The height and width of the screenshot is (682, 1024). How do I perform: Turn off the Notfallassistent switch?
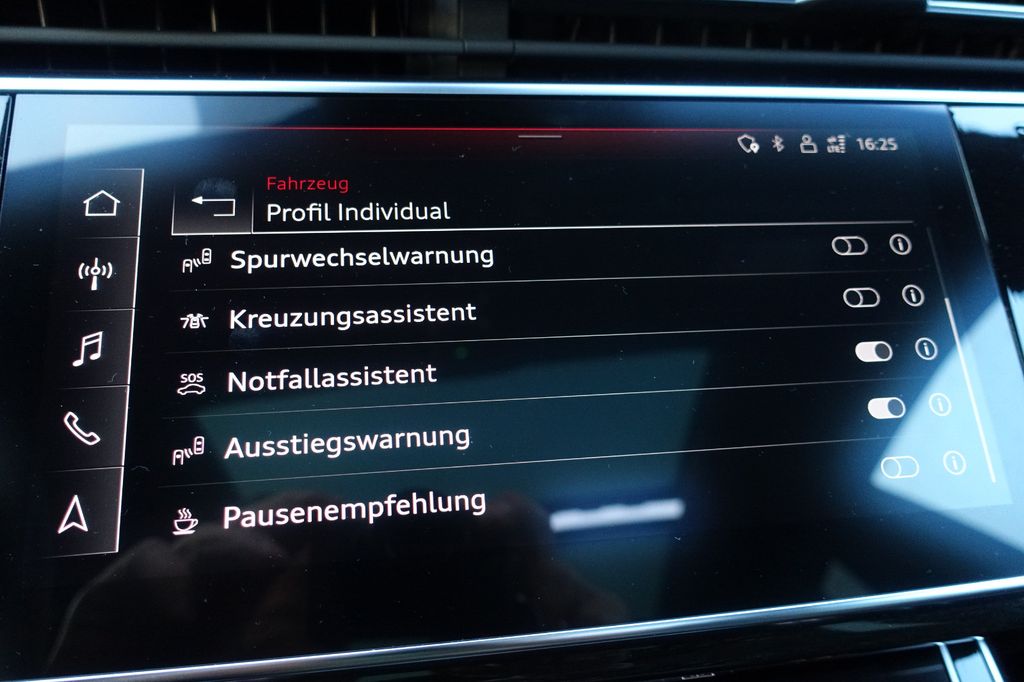click(x=874, y=351)
